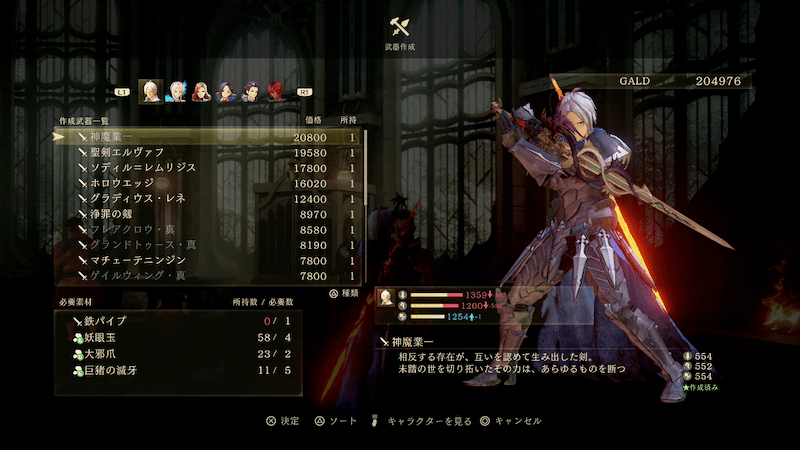
Task: Select the white-haired swordsman character portrait
Action: coord(151,90)
